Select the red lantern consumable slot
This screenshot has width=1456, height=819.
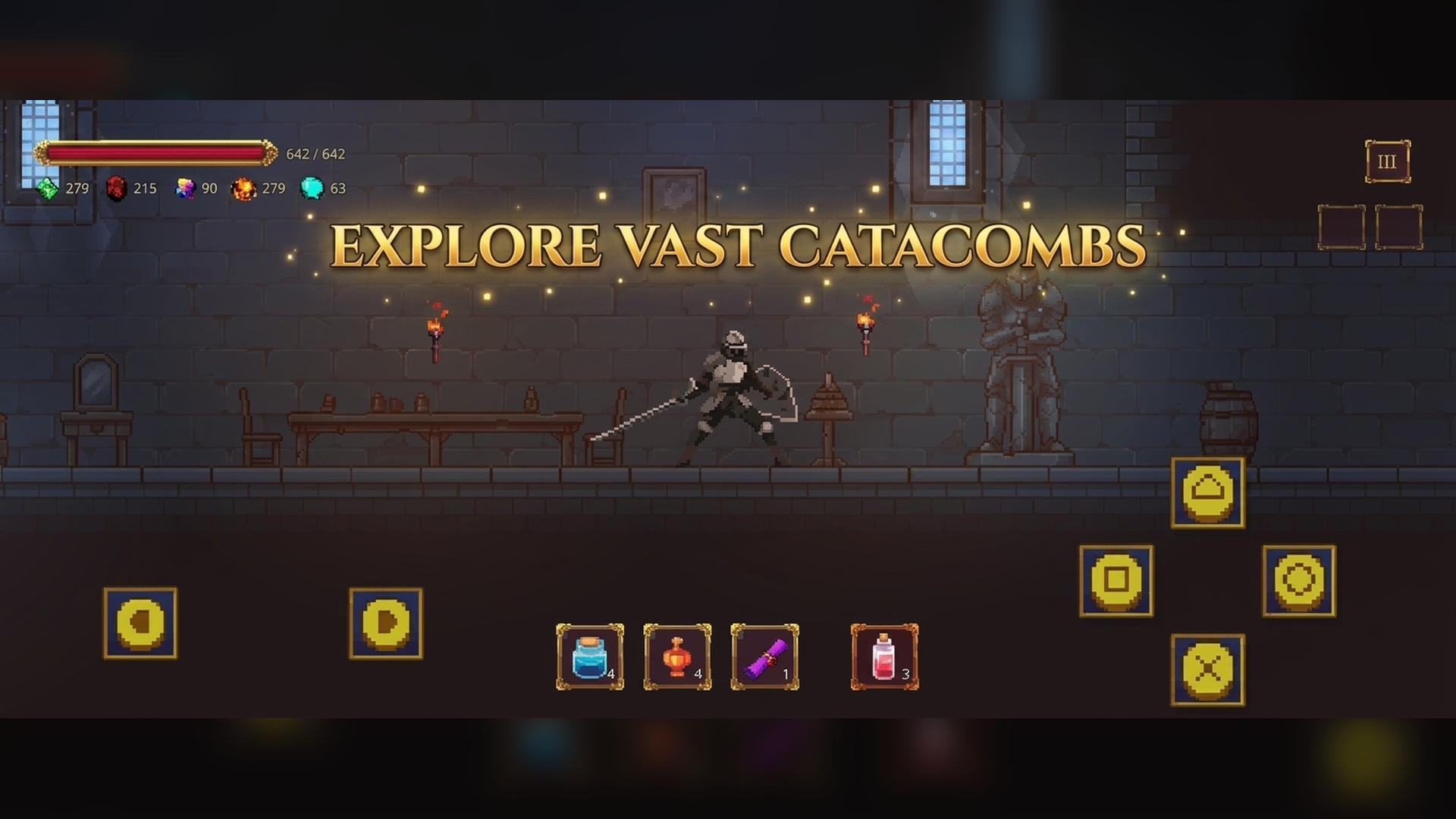(x=677, y=658)
